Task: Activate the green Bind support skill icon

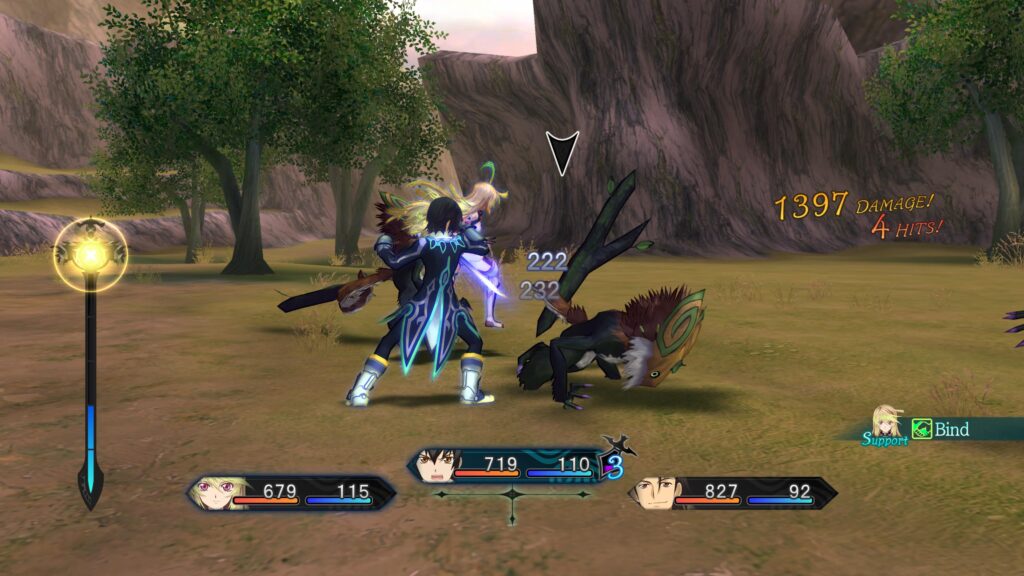Action: 922,430
